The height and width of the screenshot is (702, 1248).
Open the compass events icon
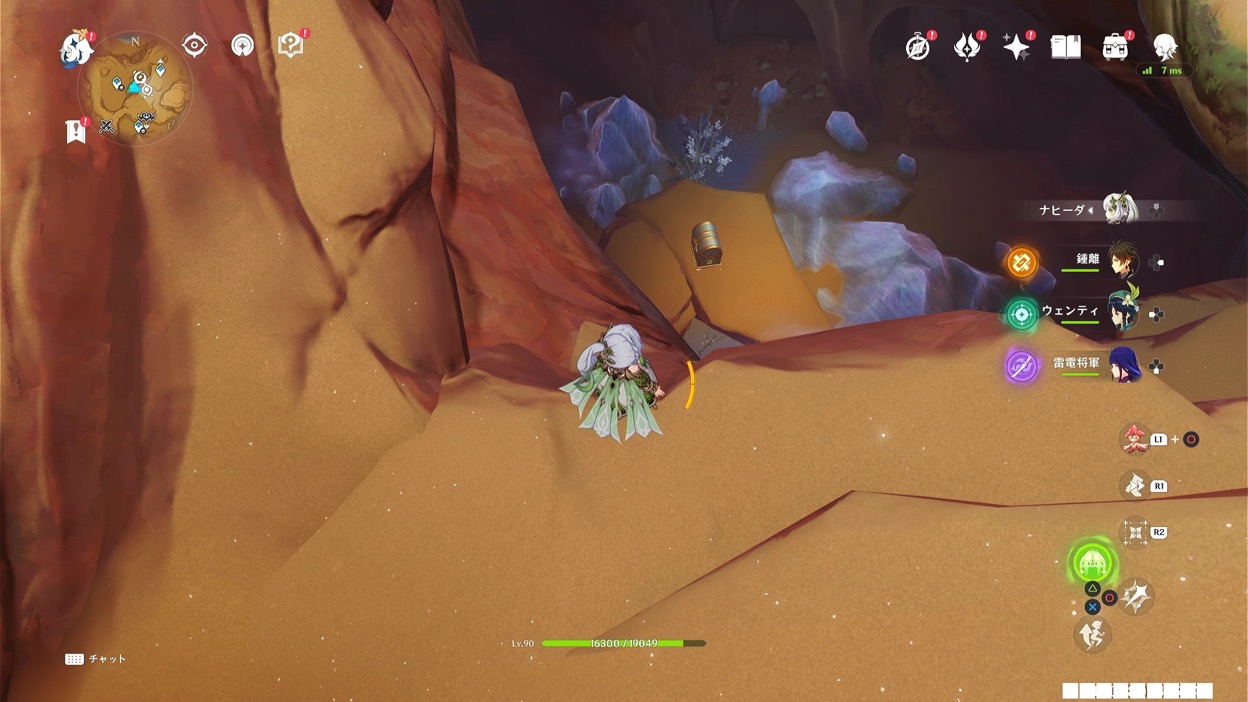click(917, 47)
